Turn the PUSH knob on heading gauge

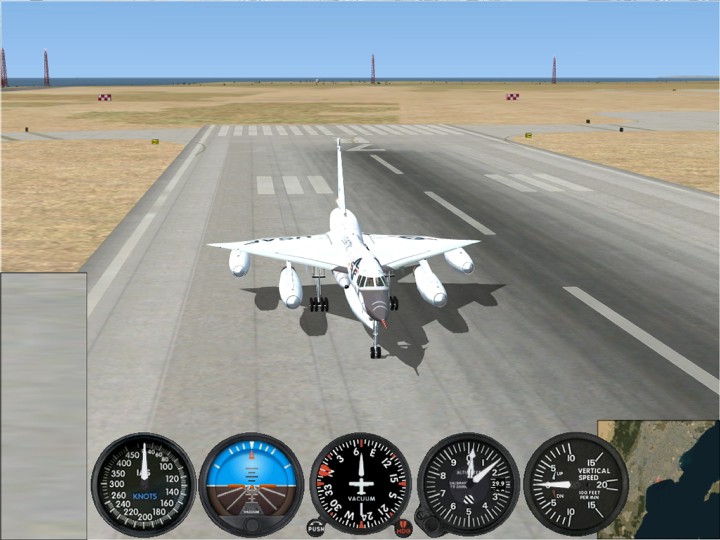click(316, 527)
